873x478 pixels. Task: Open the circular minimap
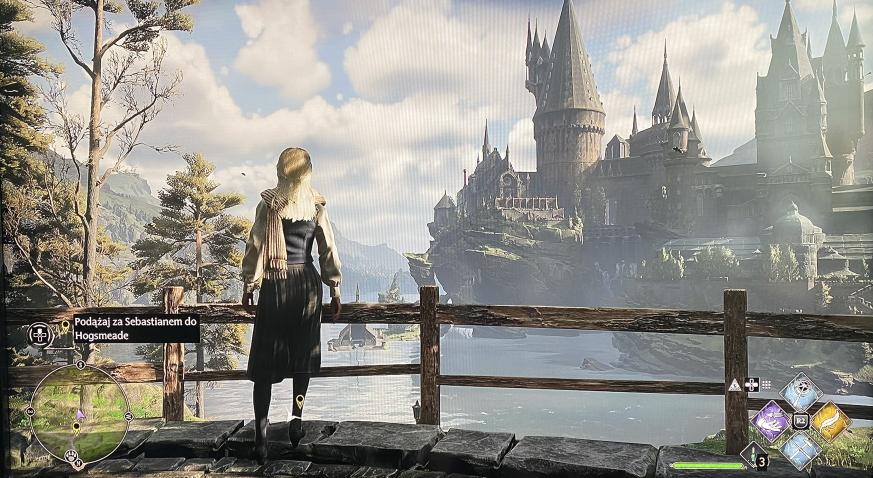click(x=79, y=411)
